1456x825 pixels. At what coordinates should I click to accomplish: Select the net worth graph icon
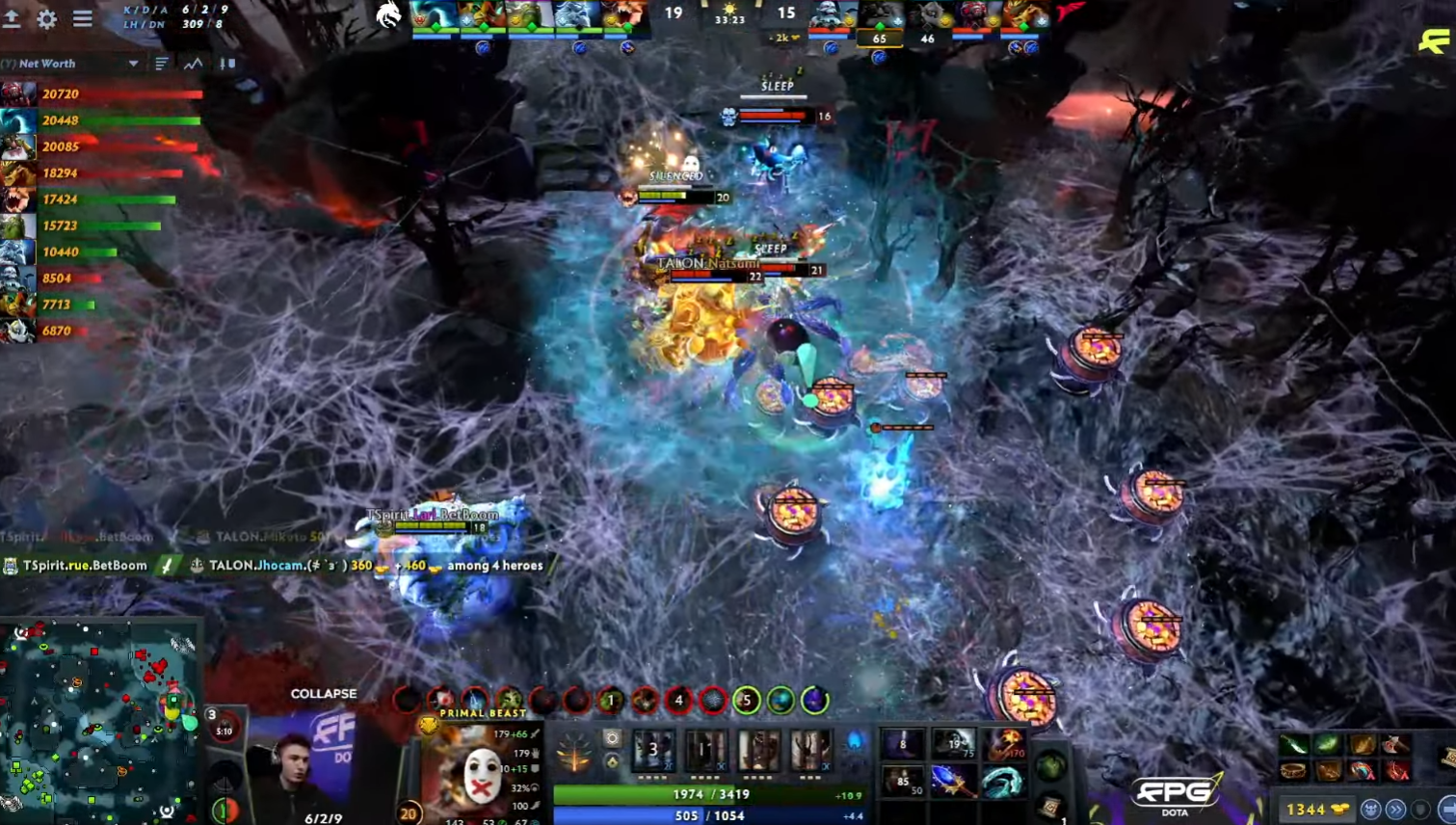tap(193, 64)
